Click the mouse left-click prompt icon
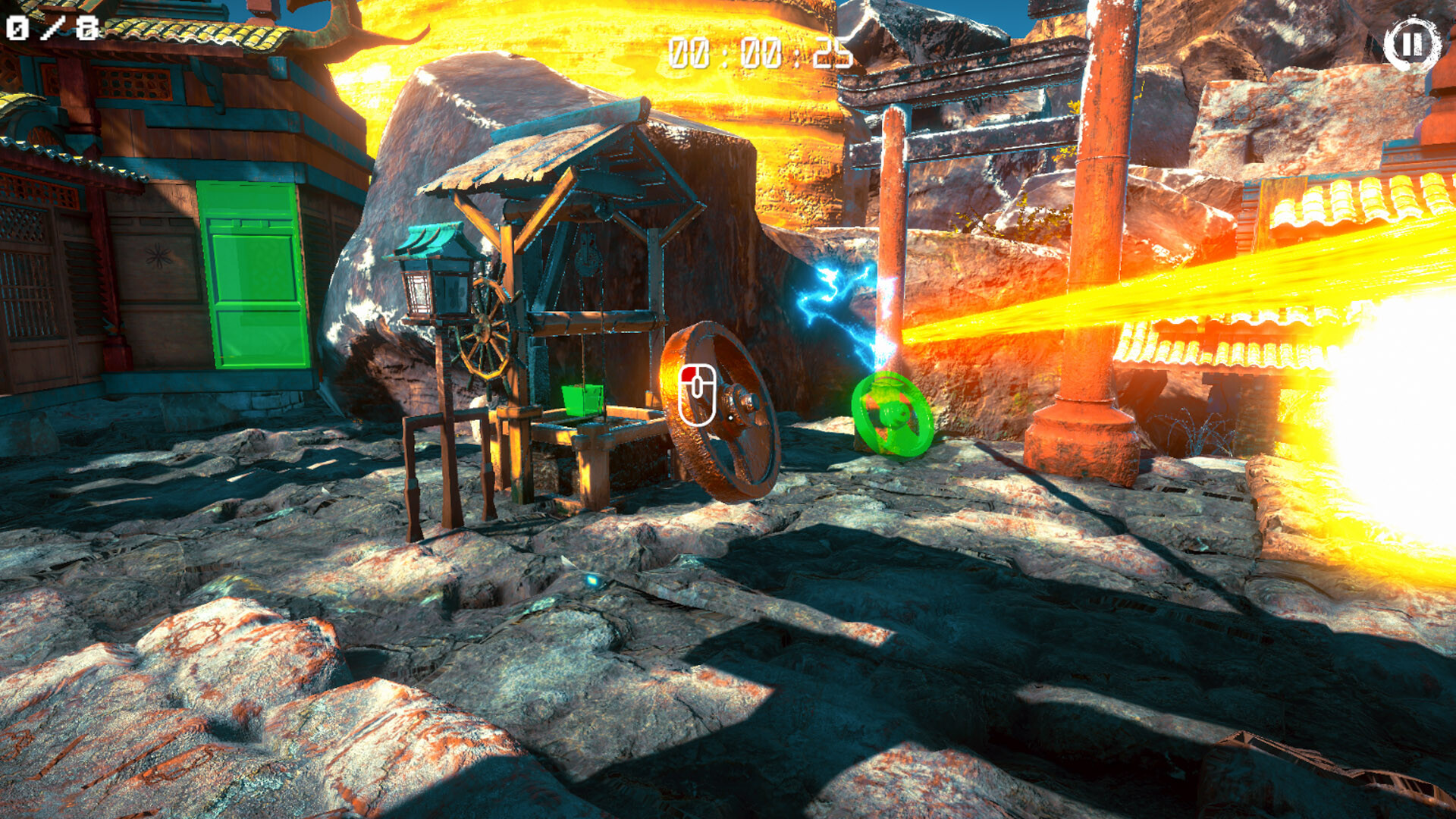This screenshot has height=819, width=1456. 699,396
